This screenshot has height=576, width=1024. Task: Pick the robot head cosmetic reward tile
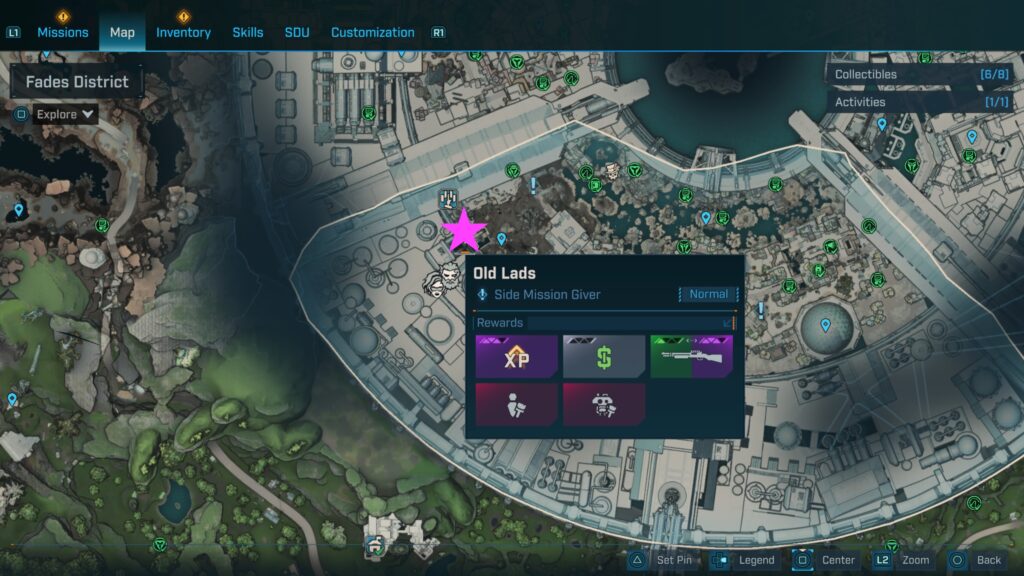[x=604, y=404]
